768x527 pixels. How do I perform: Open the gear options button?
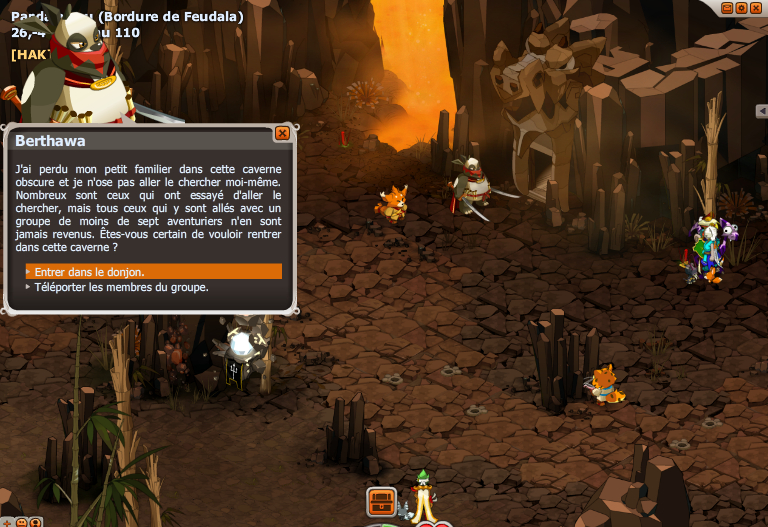(x=741, y=7)
